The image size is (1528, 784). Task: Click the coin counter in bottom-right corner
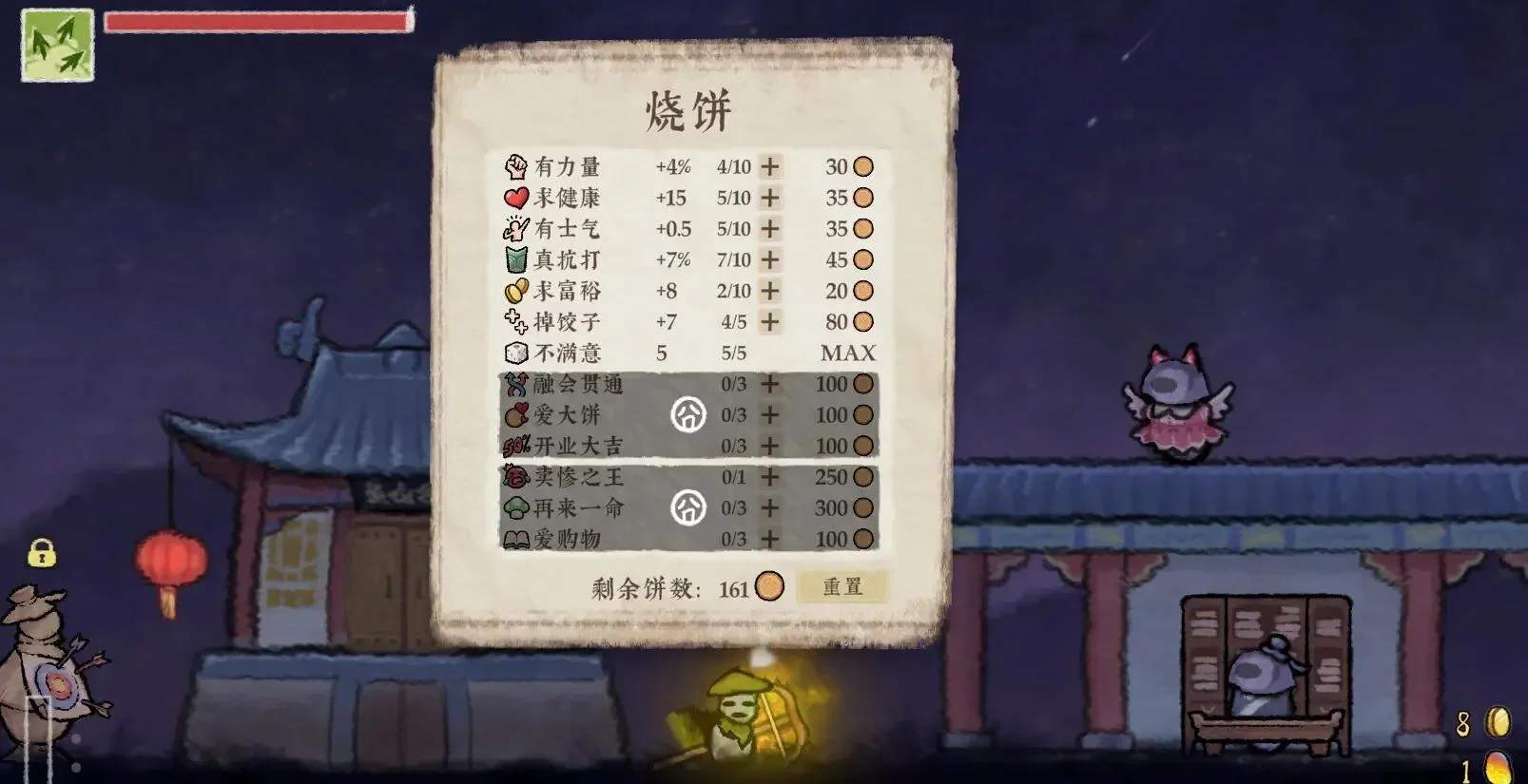(x=1483, y=721)
